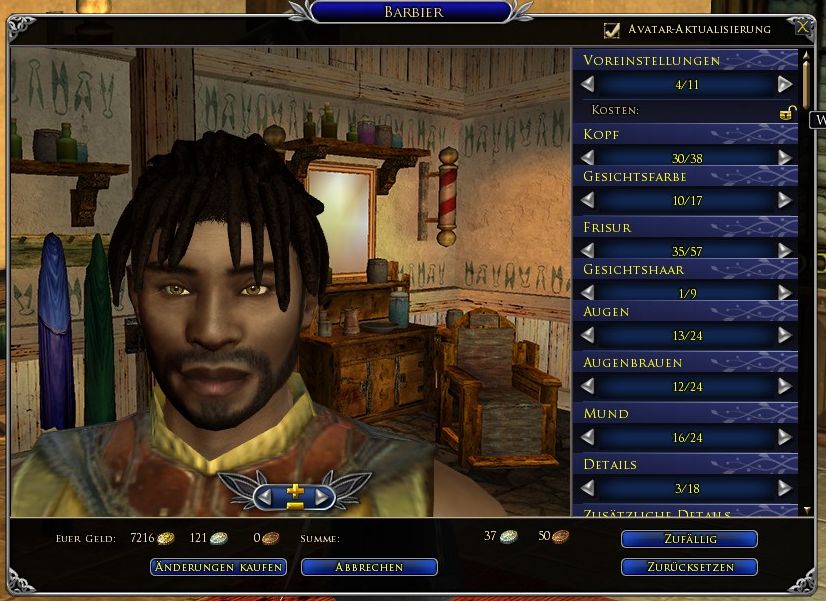The width and height of the screenshot is (826, 601).
Task: Advance to next Frisur hairstyle
Action: coord(784,250)
